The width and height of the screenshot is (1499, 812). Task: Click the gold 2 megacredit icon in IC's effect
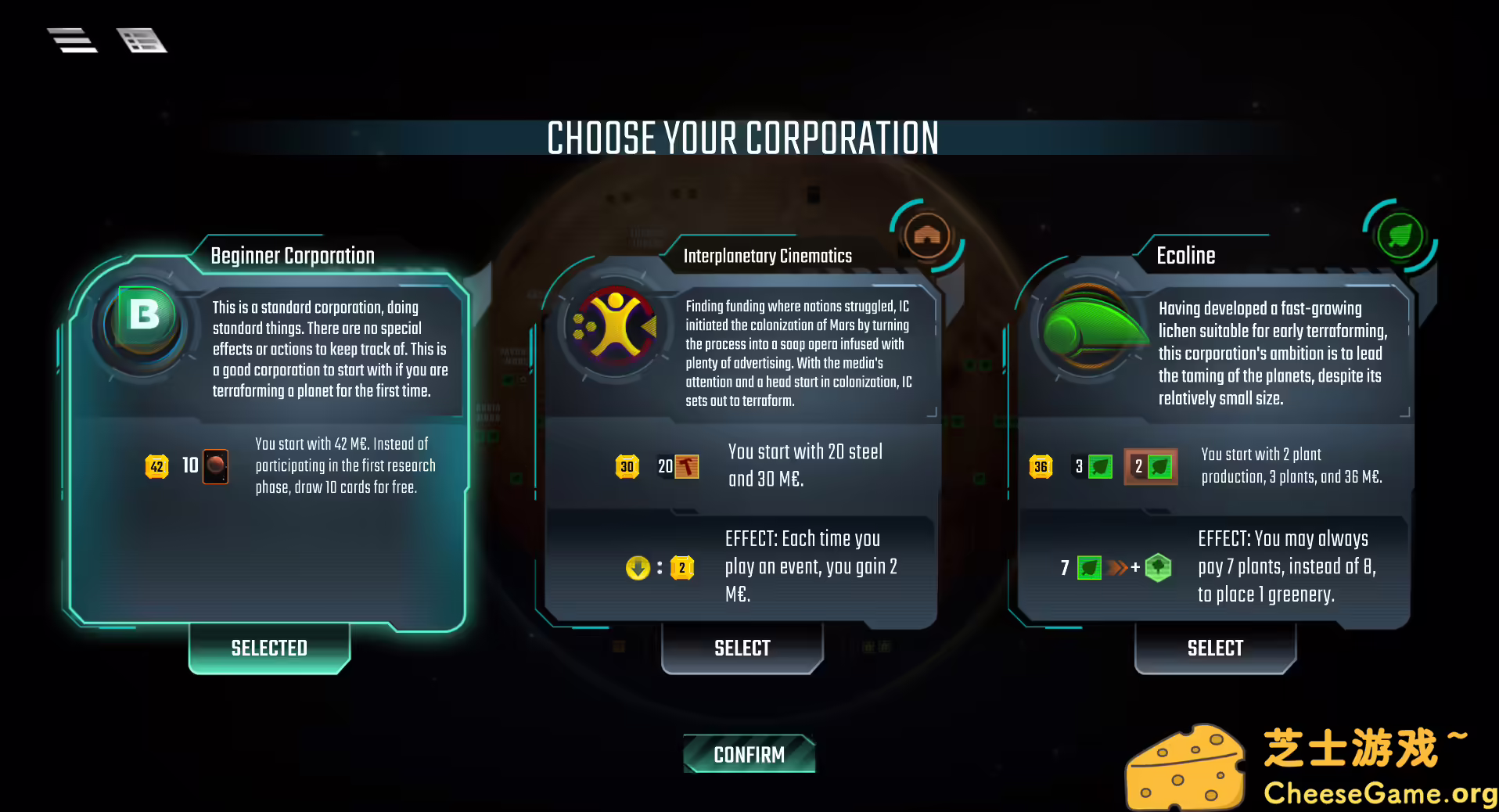pyautogui.click(x=681, y=567)
